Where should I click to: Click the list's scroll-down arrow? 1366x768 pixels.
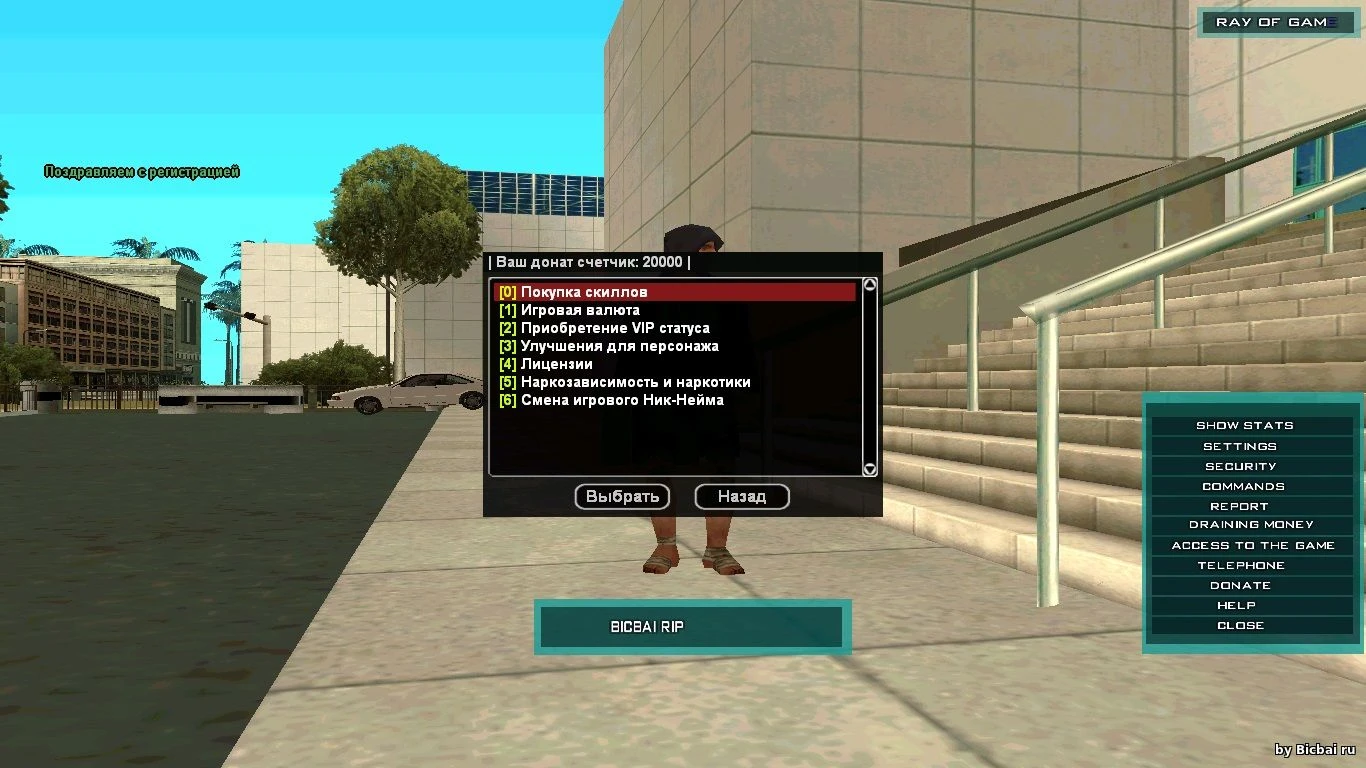coord(870,468)
